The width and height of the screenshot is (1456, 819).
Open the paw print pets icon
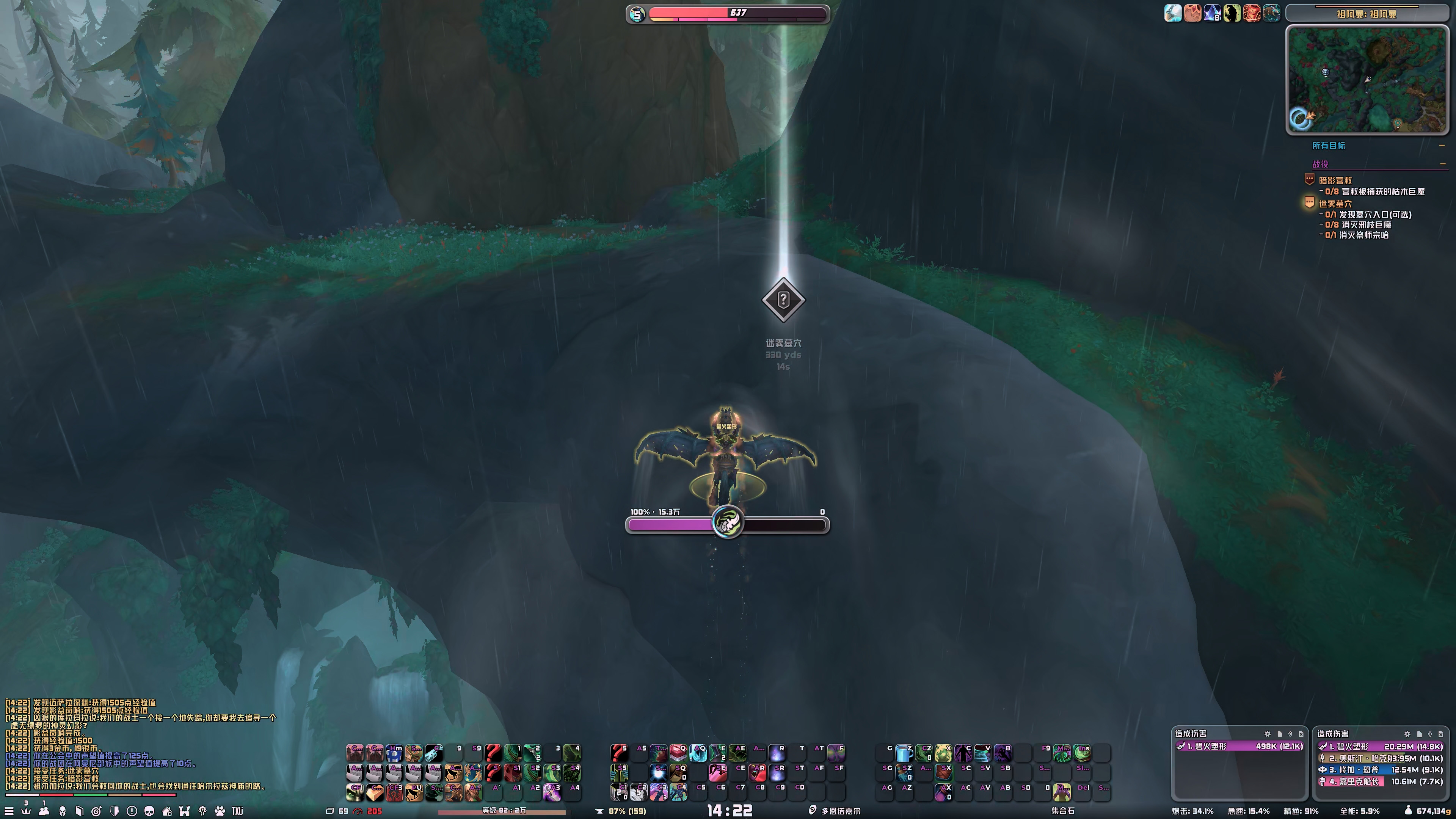tap(220, 811)
